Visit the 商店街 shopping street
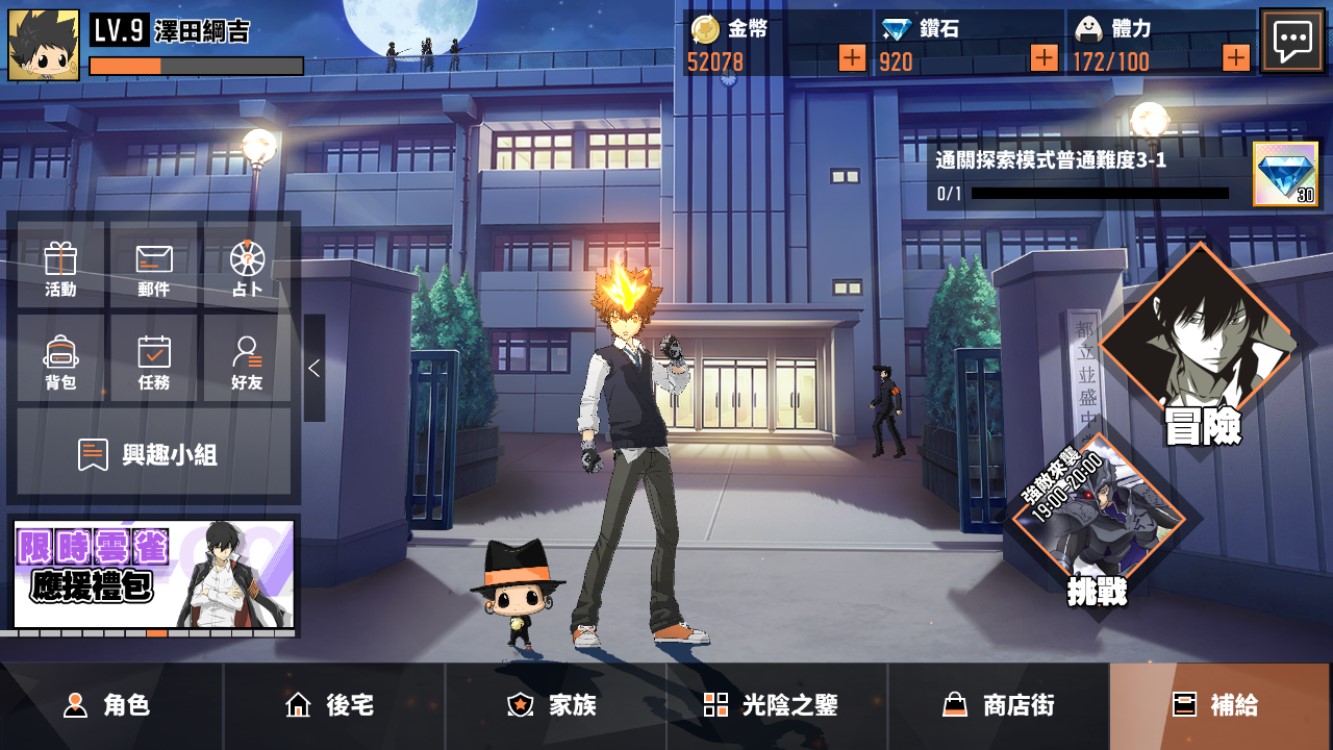Image resolution: width=1333 pixels, height=750 pixels. (999, 705)
